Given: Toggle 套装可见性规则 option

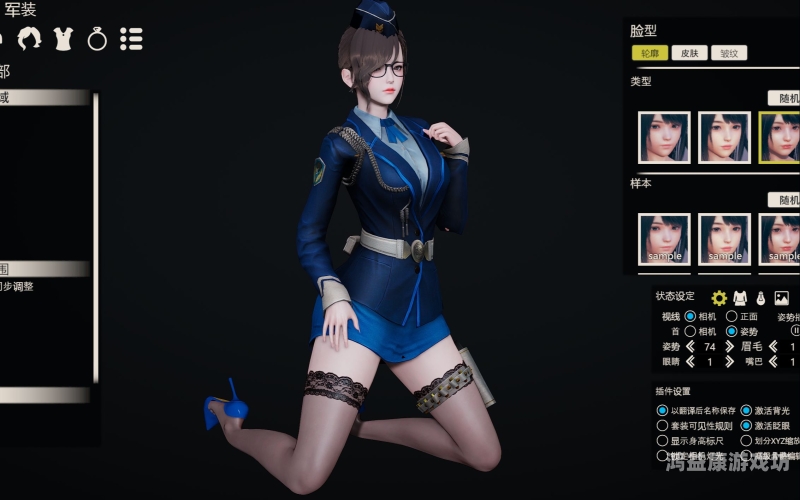Looking at the screenshot, I should click(662, 425).
